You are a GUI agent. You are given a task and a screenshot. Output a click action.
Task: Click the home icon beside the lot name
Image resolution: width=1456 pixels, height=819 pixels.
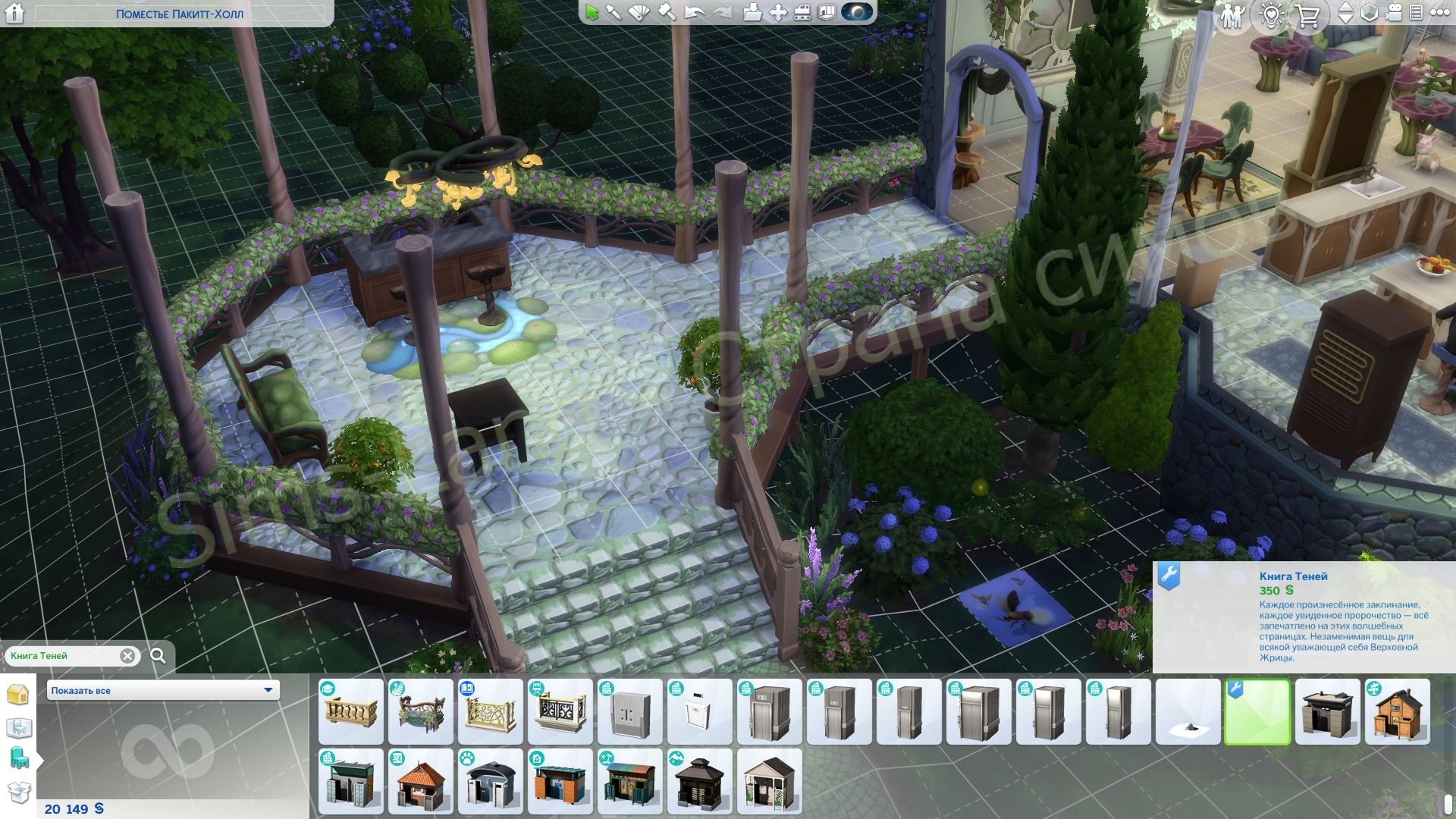click(15, 13)
